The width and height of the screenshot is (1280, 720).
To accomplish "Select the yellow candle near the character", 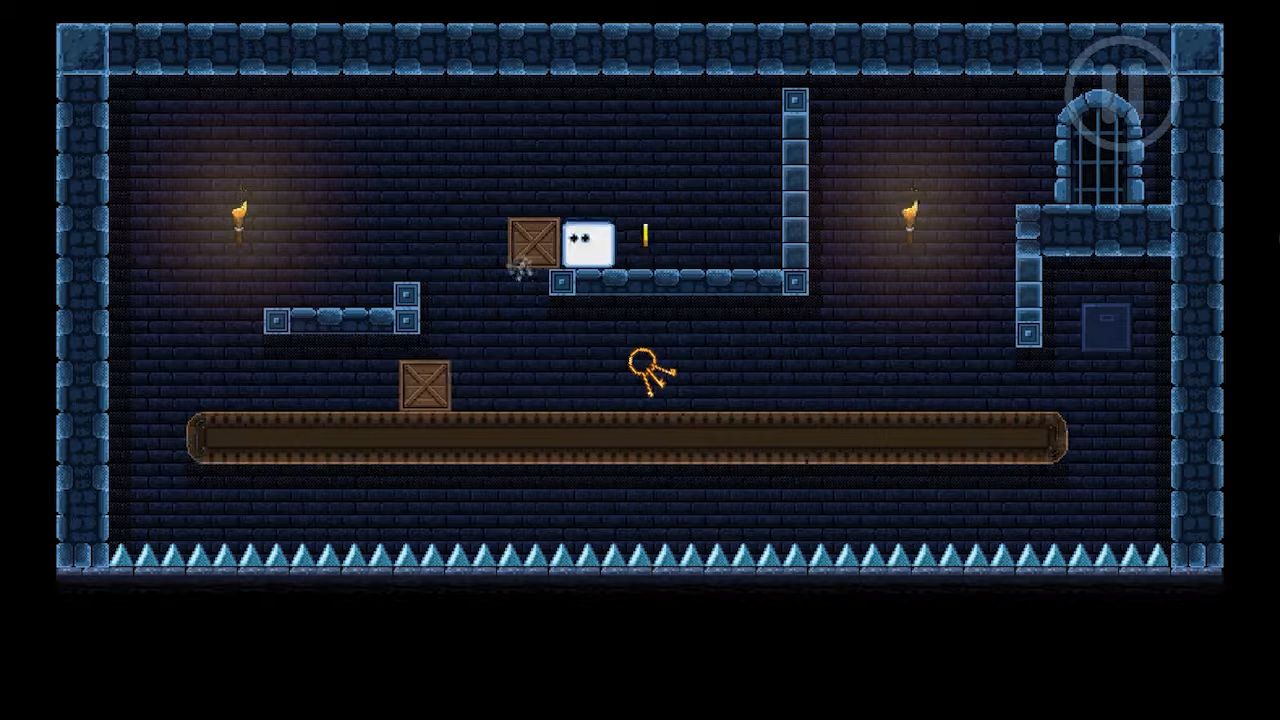I will click(x=646, y=236).
